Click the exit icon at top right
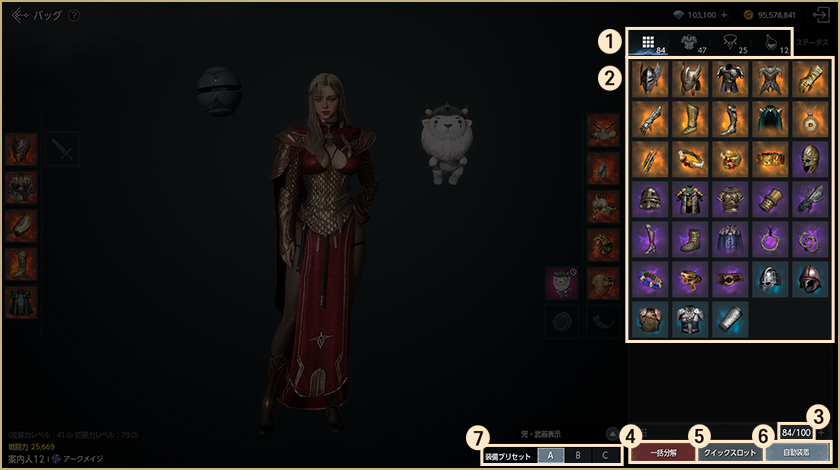This screenshot has height=470, width=840. point(820,15)
